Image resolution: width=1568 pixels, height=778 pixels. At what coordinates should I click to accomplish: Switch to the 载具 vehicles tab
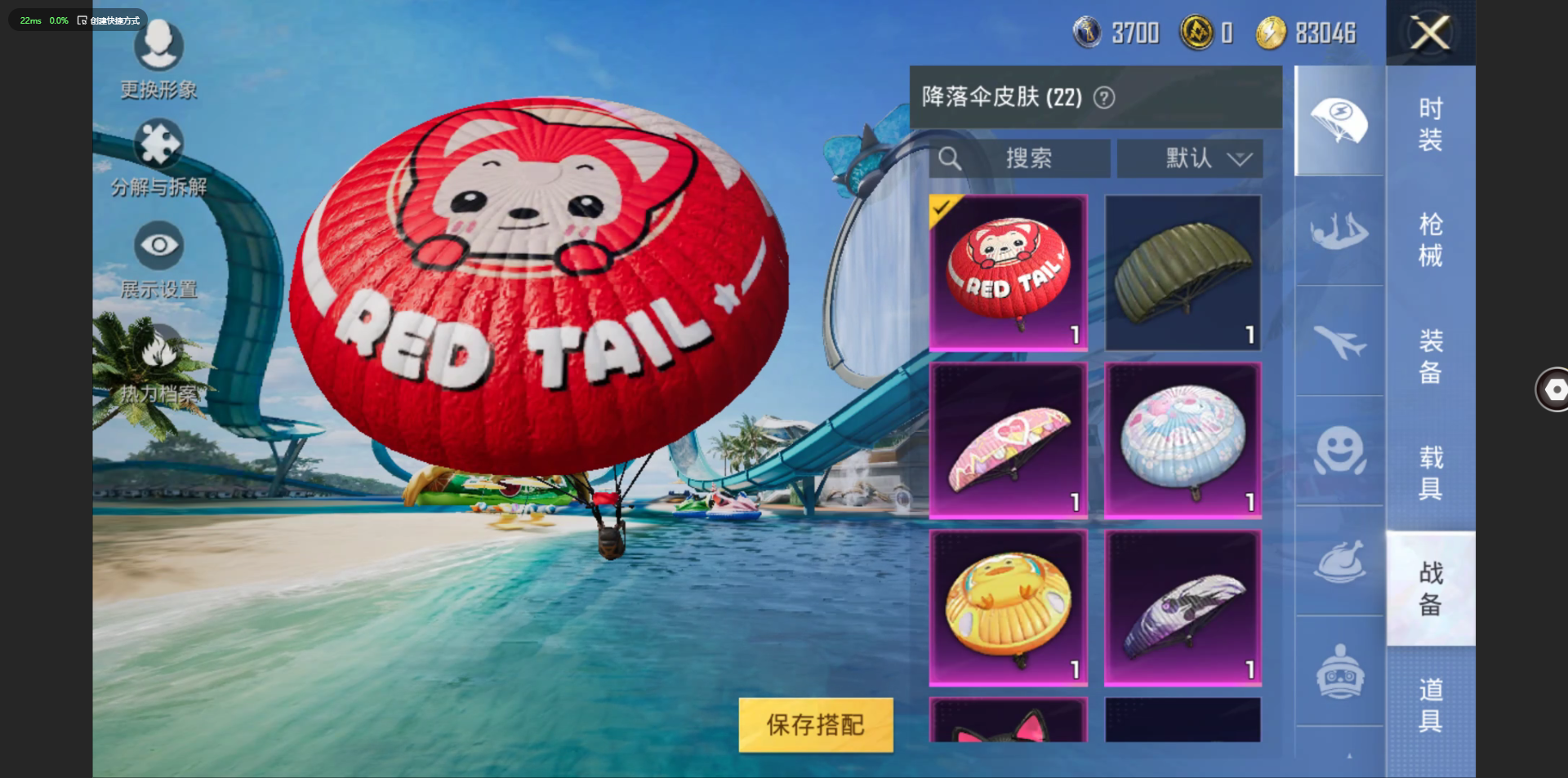pyautogui.click(x=1430, y=473)
